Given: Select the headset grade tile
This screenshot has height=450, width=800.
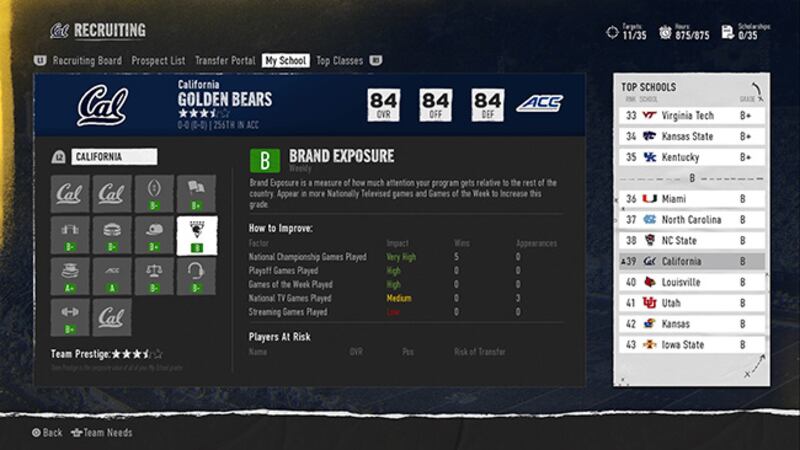Looking at the screenshot, I should click(196, 276).
